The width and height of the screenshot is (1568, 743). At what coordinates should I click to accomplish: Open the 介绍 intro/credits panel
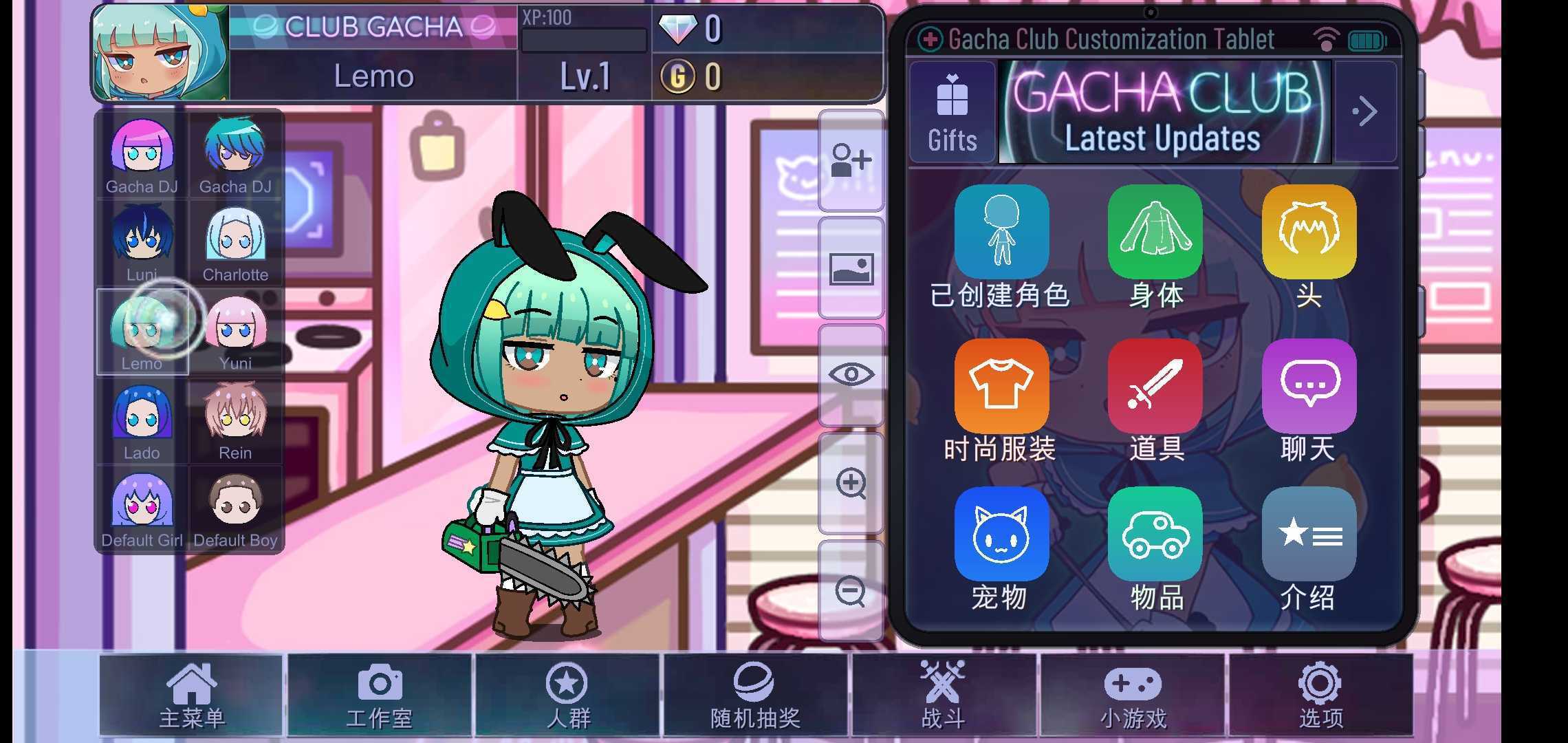pos(1309,535)
